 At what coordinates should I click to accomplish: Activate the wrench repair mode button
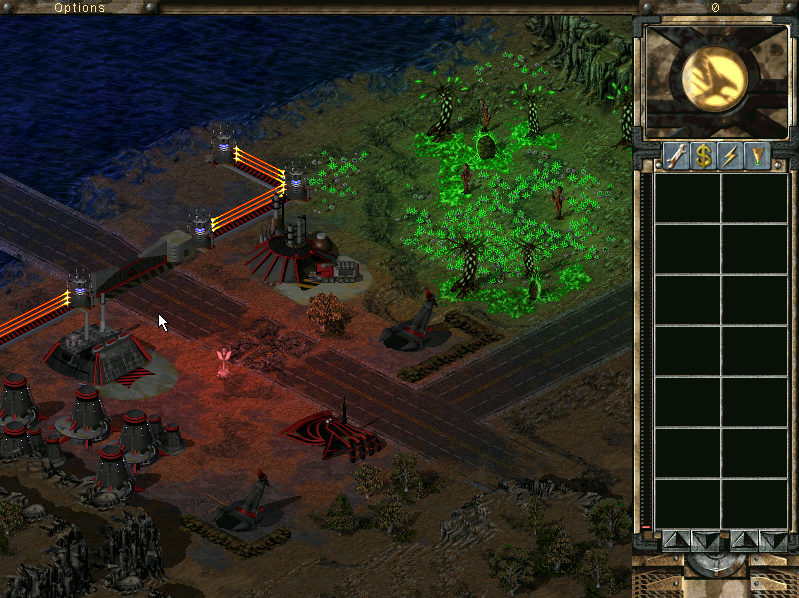click(x=676, y=157)
